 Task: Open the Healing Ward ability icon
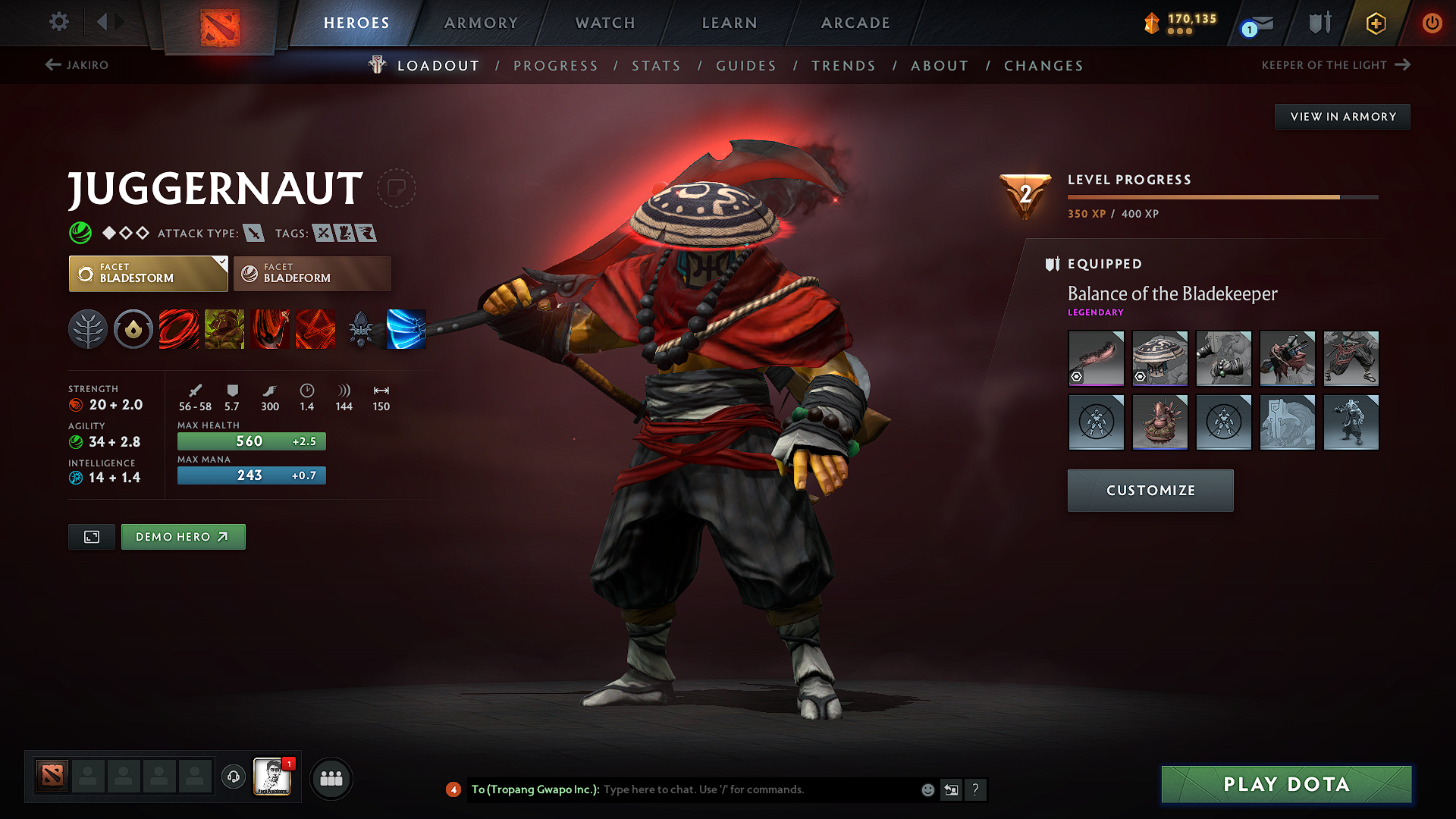pyautogui.click(x=224, y=328)
